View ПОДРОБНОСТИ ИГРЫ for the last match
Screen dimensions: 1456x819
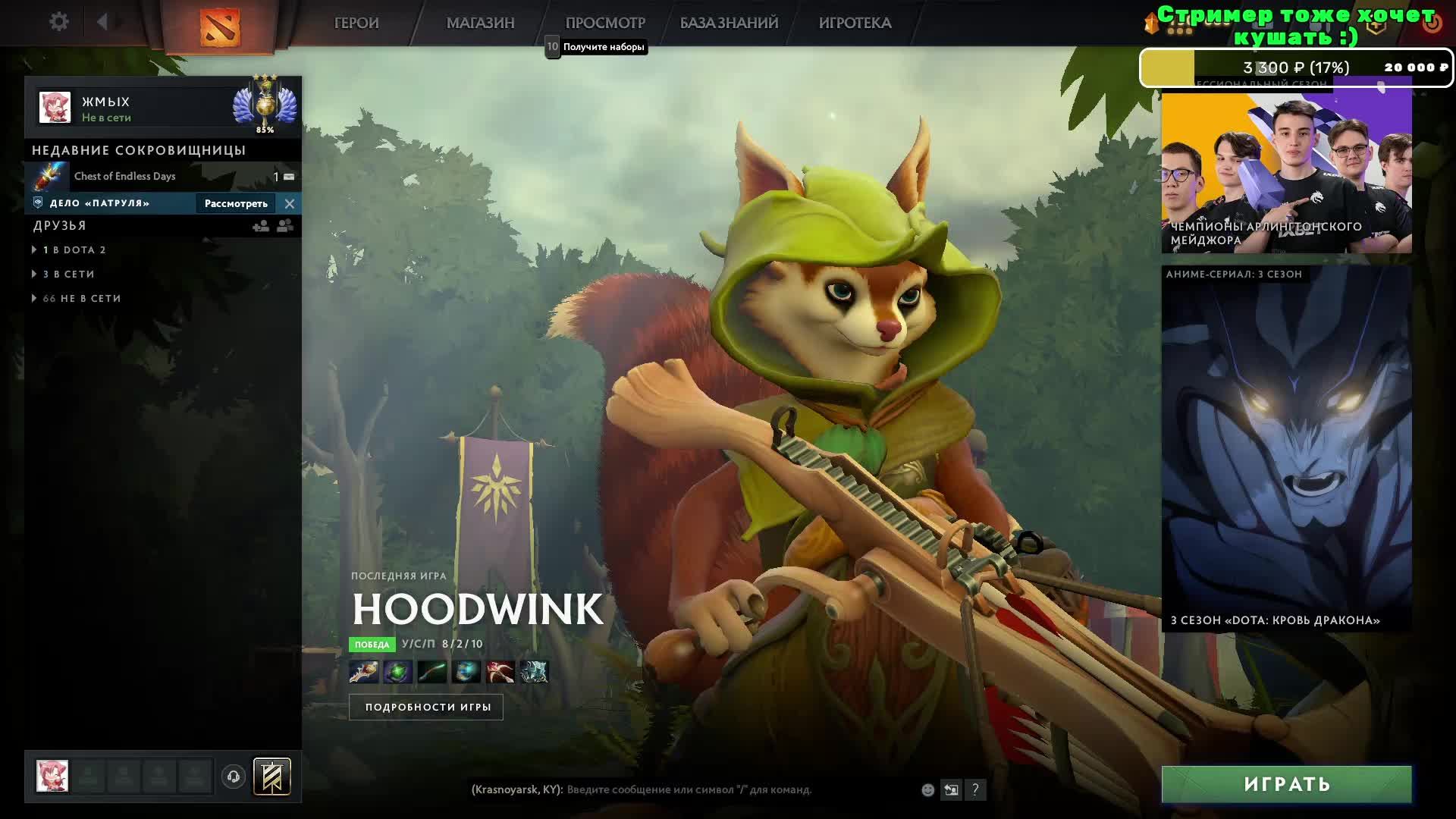(x=426, y=707)
